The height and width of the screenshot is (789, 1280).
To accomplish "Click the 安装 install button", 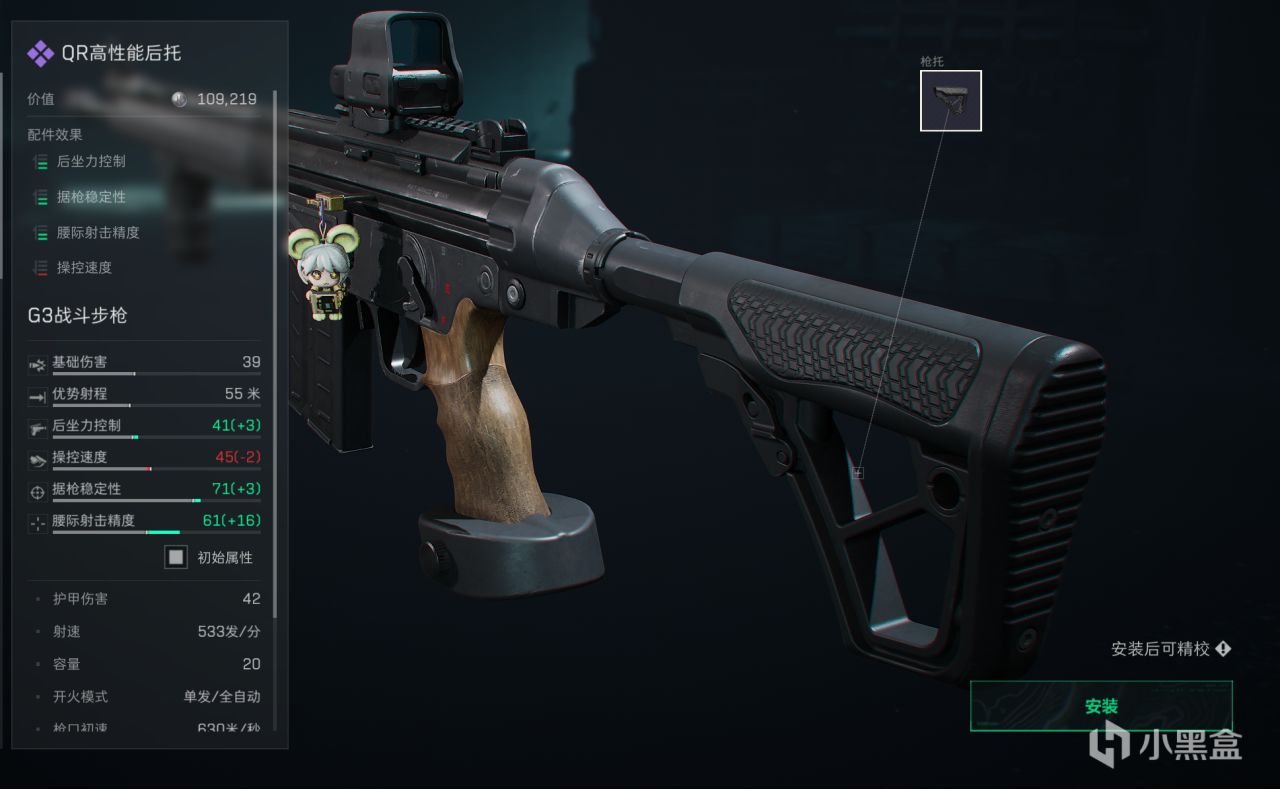I will [1101, 706].
